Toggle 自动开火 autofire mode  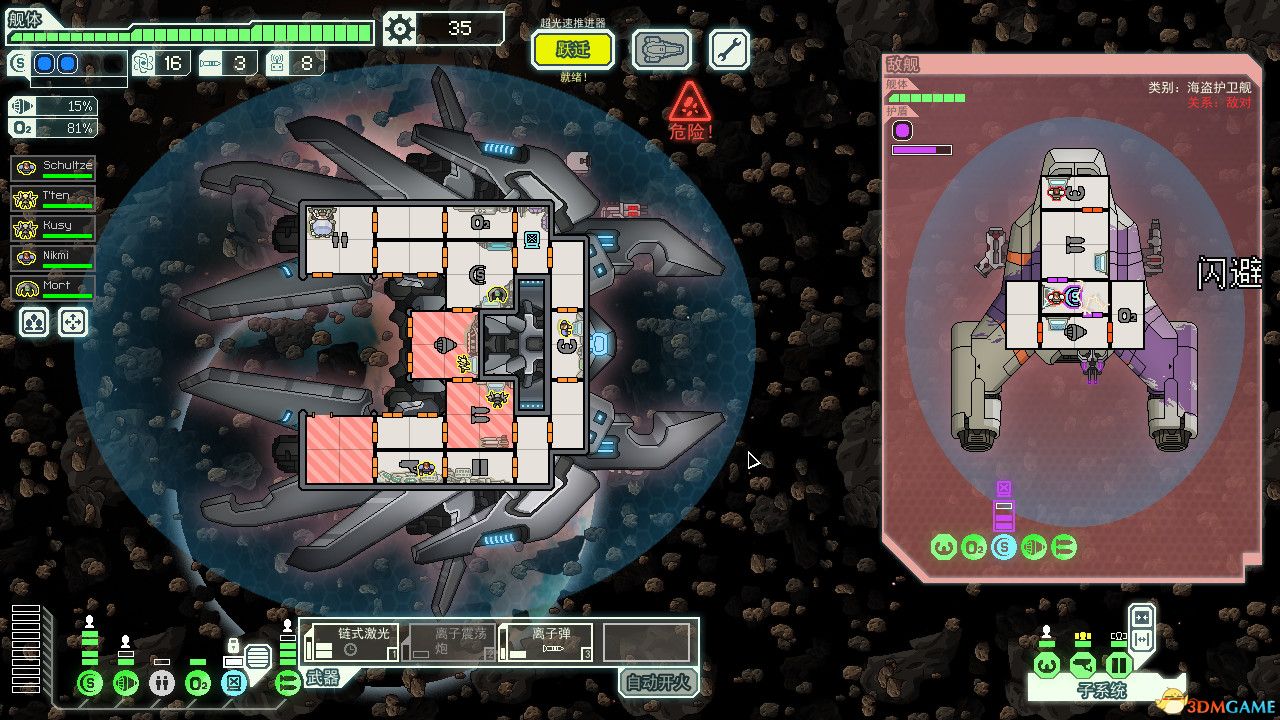click(x=658, y=683)
